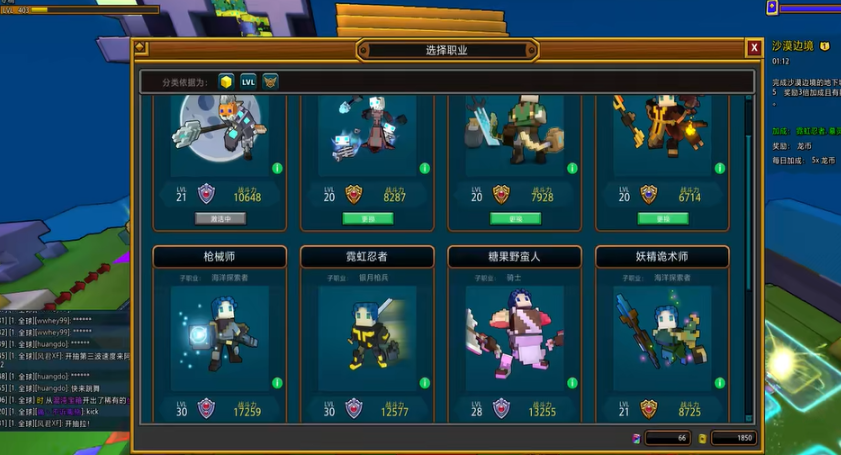Click the 激活中 button on the active class
Image resolution: width=841 pixels, height=455 pixels.
pos(220,218)
